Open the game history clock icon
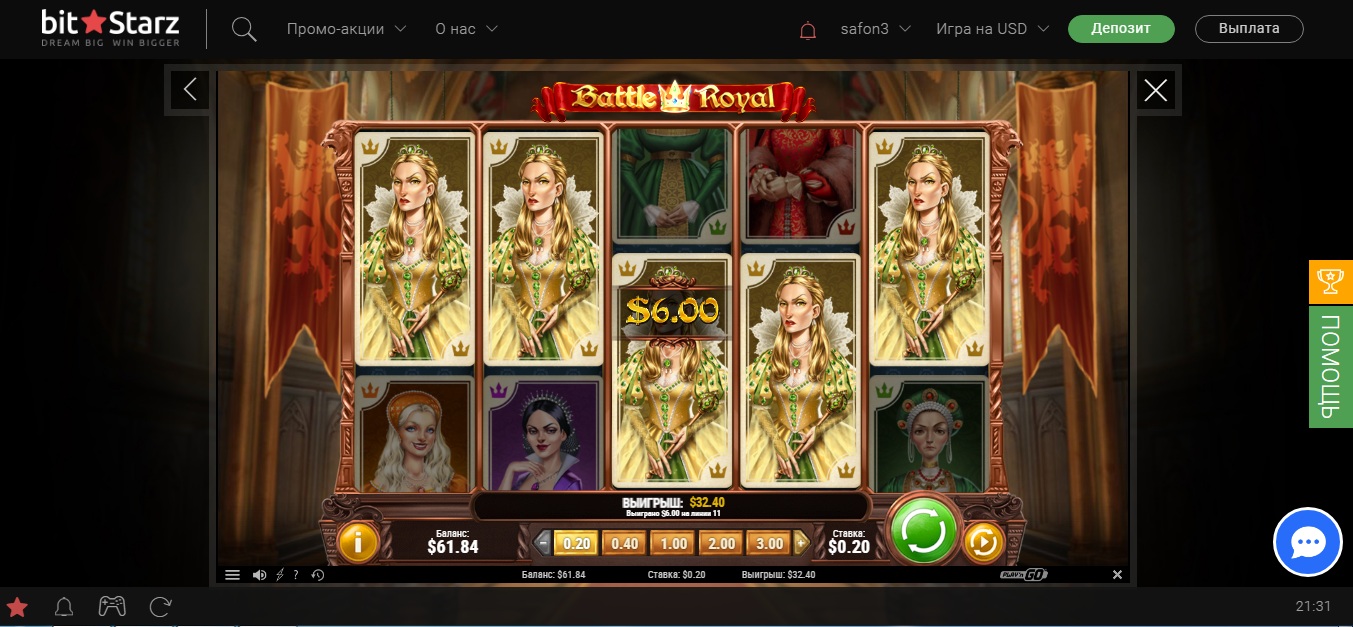1353x627 pixels. 317,575
